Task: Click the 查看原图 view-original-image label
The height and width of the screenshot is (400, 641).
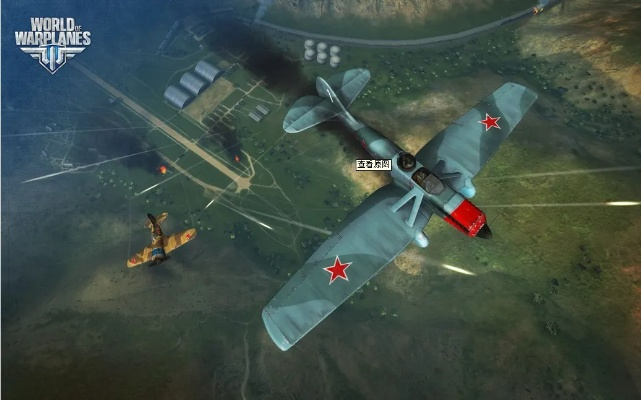Action: click(x=373, y=164)
